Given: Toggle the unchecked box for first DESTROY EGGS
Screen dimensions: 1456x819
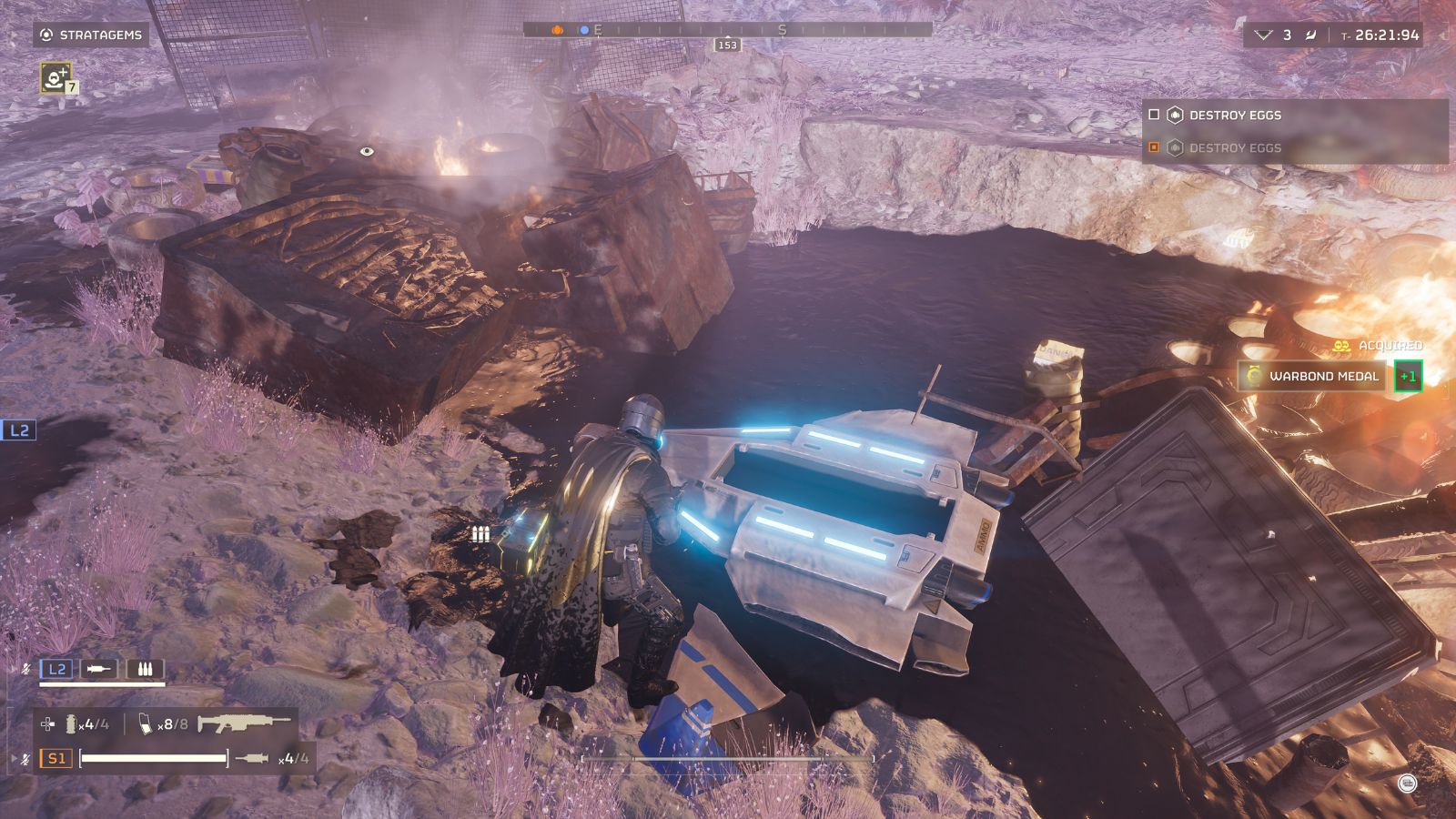Looking at the screenshot, I should [x=1154, y=115].
